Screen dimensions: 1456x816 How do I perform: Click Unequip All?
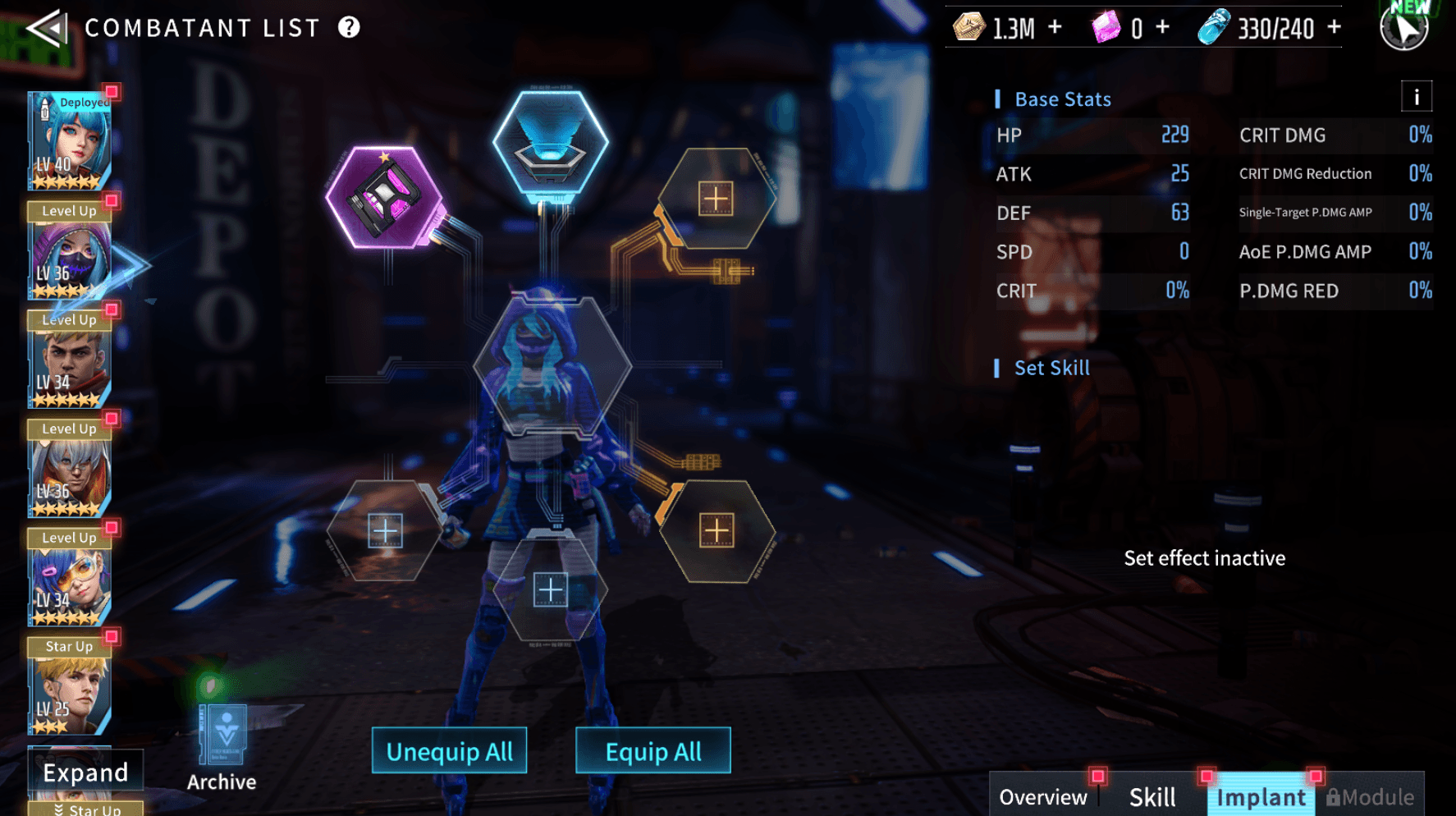click(449, 751)
